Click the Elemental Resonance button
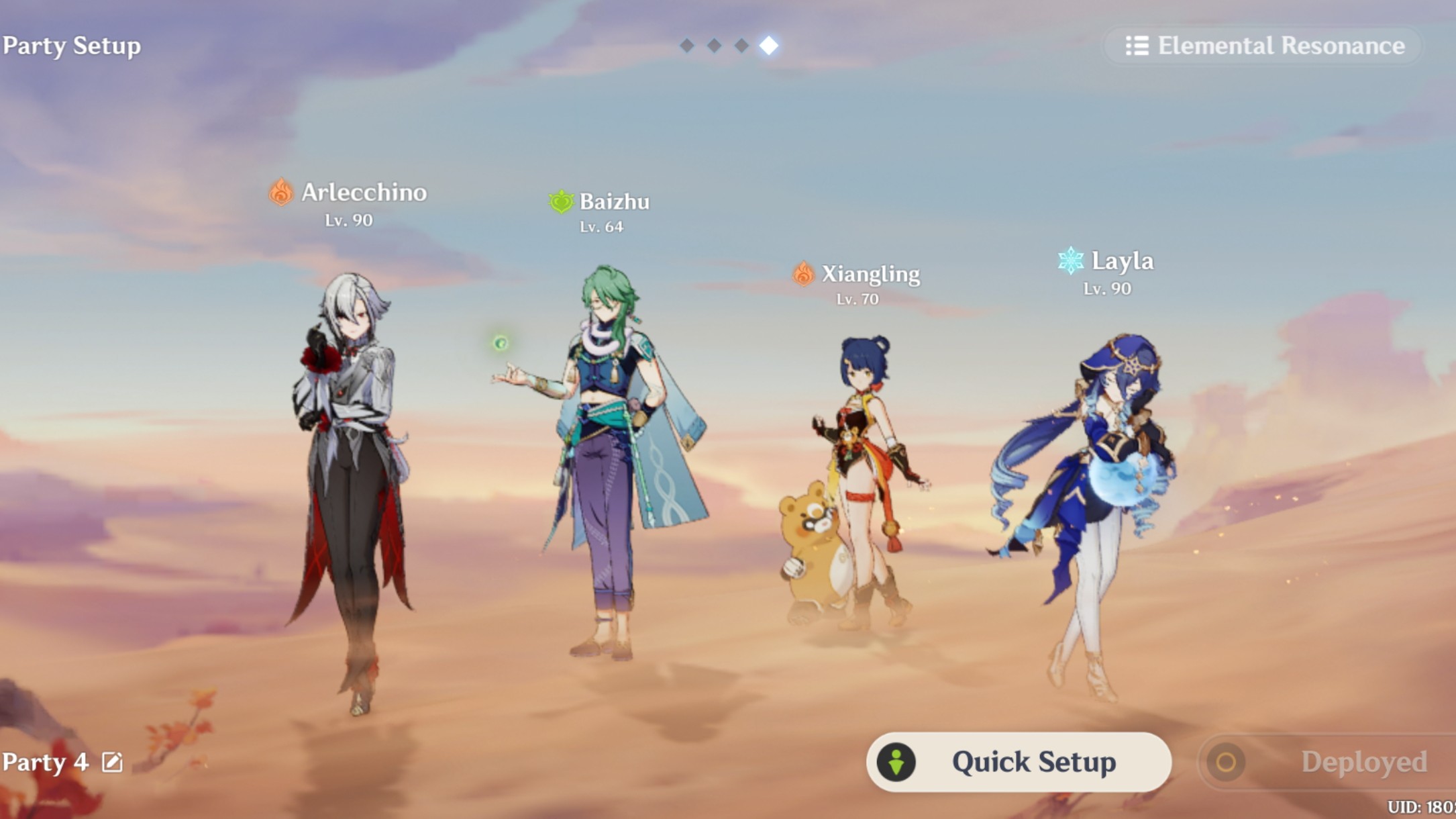 click(1261, 46)
